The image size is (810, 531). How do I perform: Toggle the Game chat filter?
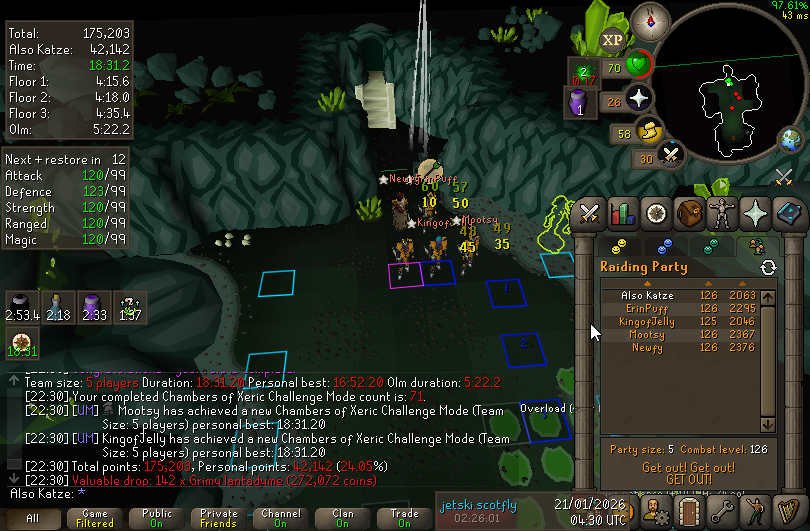click(95, 518)
